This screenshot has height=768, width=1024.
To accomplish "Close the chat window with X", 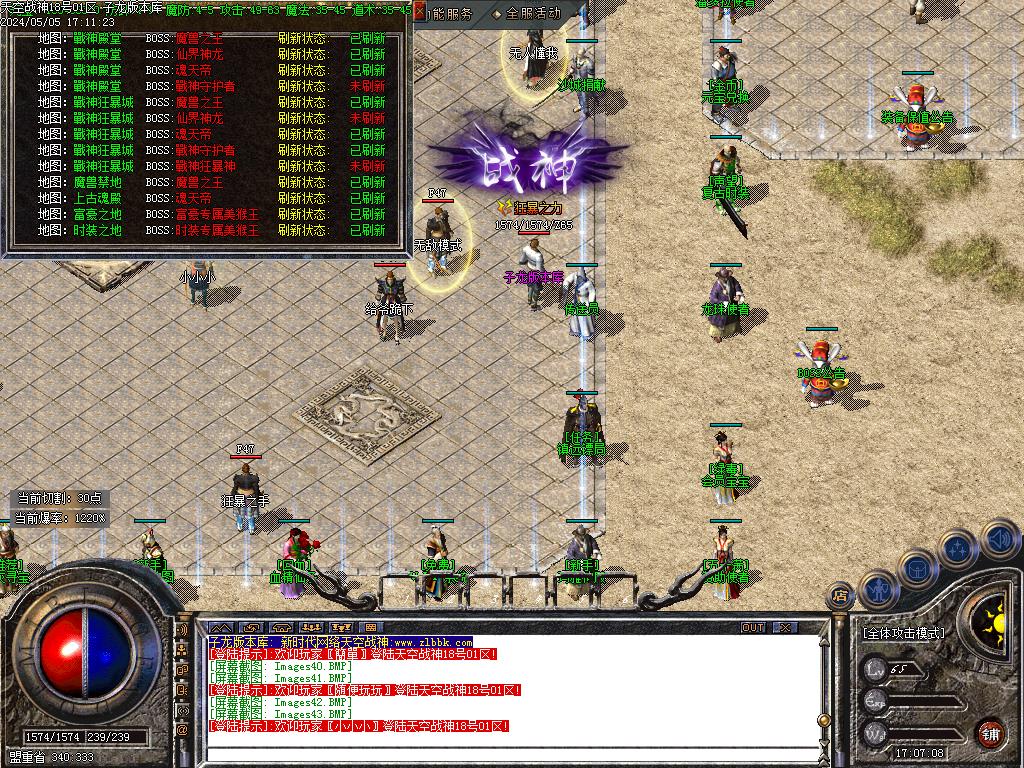I will tap(786, 628).
